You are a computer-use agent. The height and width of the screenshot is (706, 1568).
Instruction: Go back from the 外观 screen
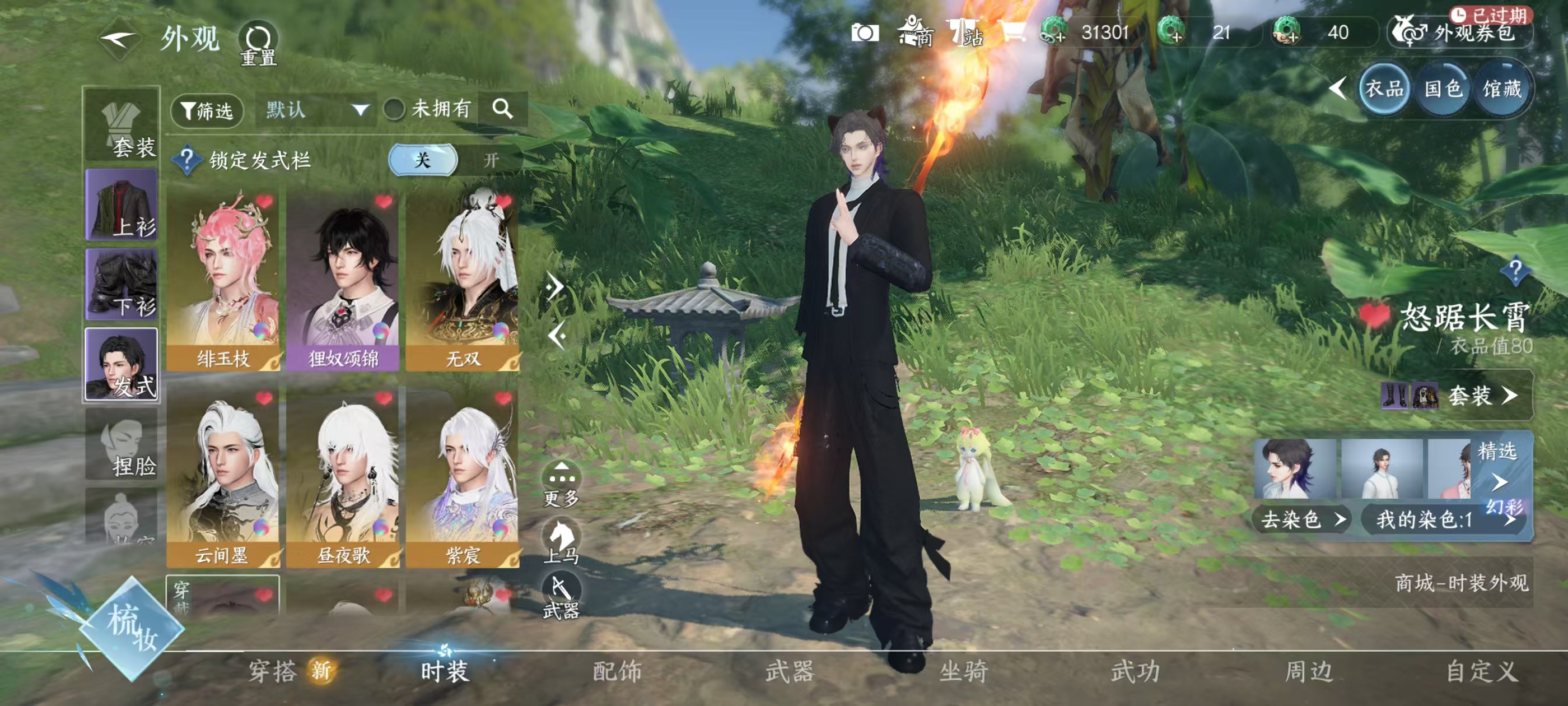click(119, 40)
